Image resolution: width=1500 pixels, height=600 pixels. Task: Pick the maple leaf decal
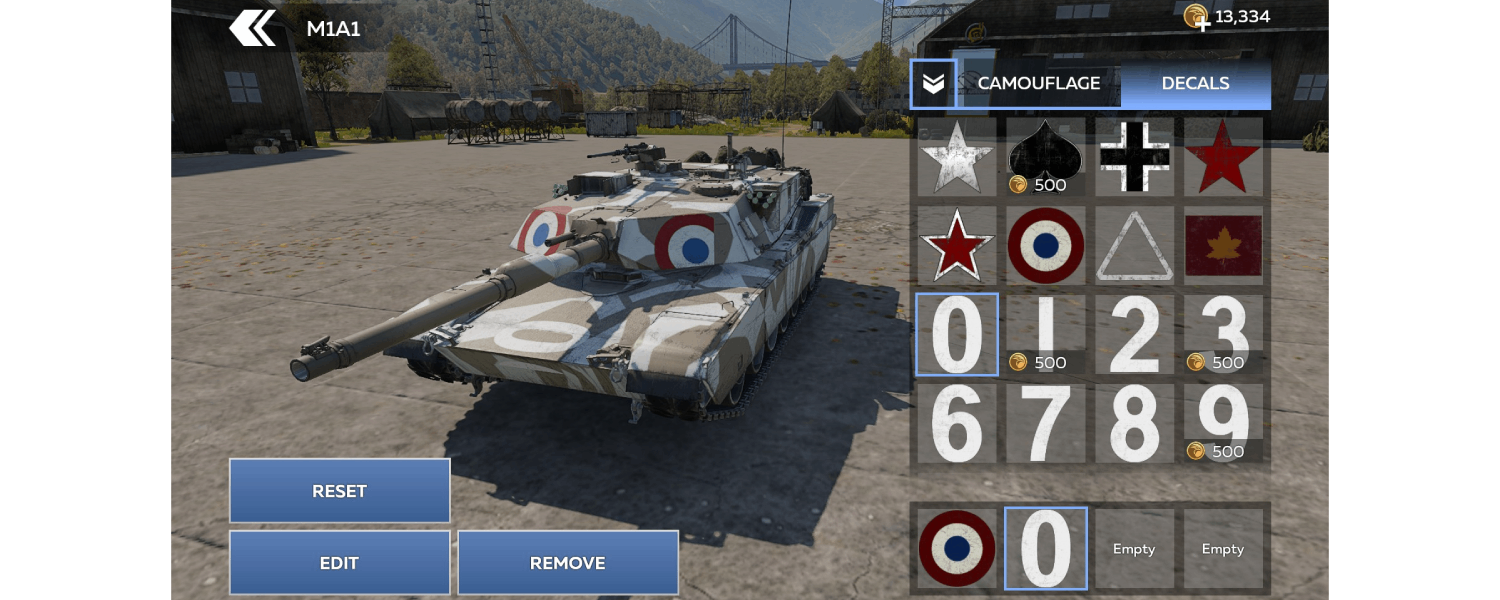[x=1223, y=246]
